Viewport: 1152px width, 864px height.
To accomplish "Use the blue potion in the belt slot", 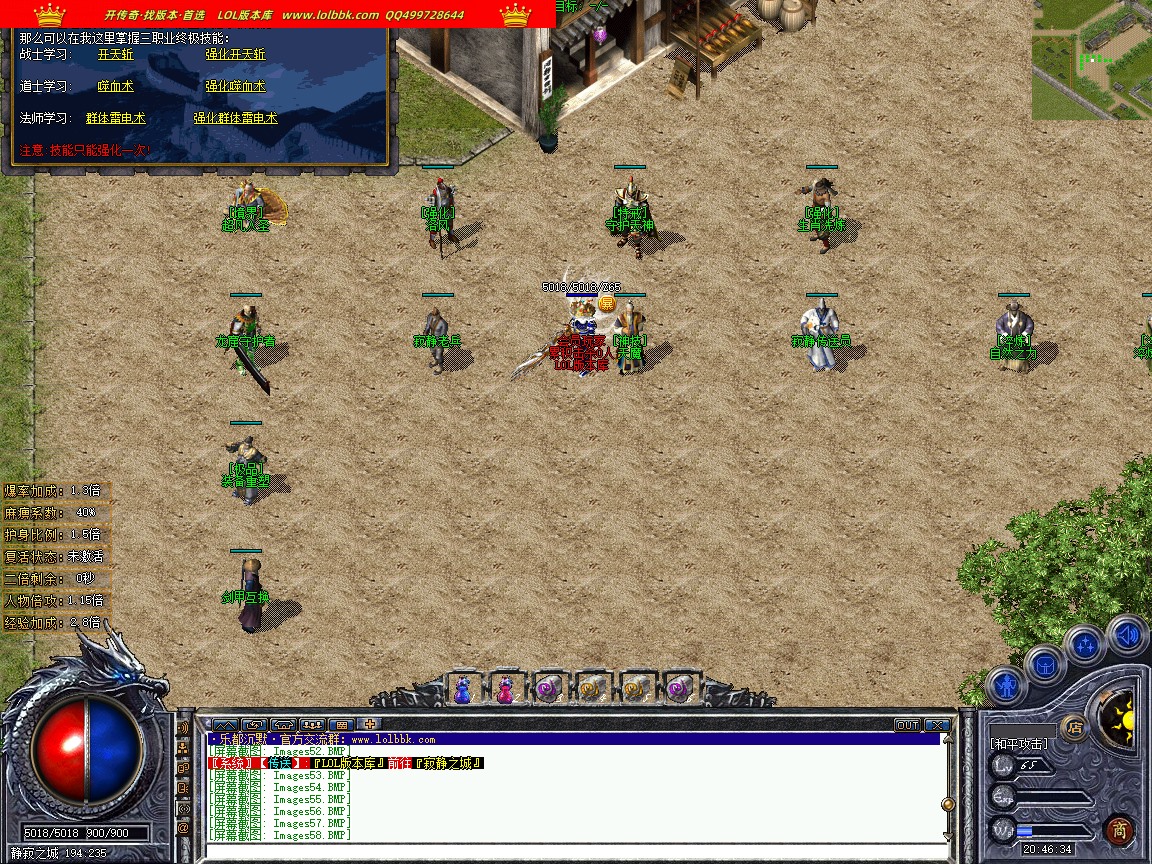I will (x=462, y=690).
